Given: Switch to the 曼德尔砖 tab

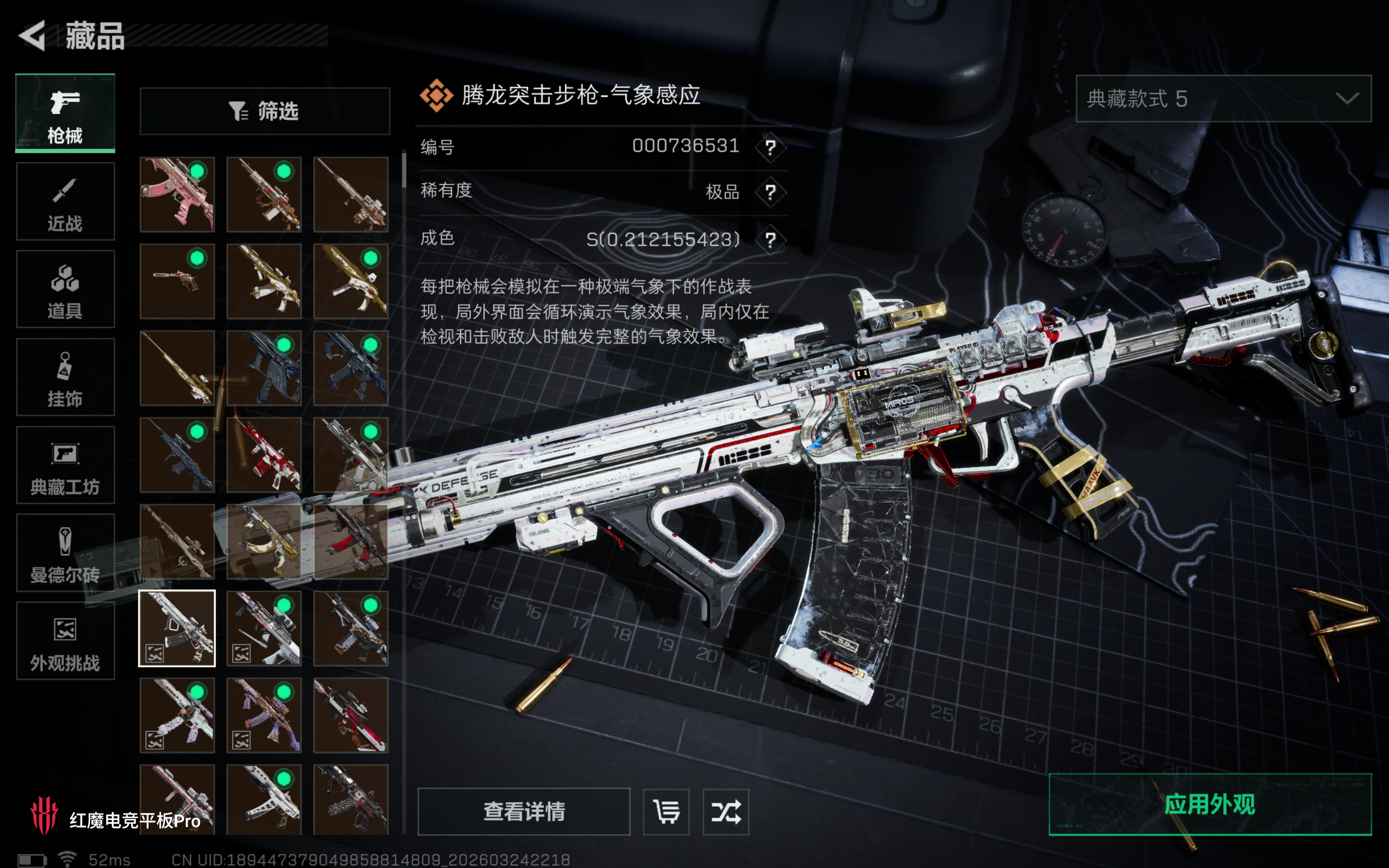Looking at the screenshot, I should pos(65,553).
